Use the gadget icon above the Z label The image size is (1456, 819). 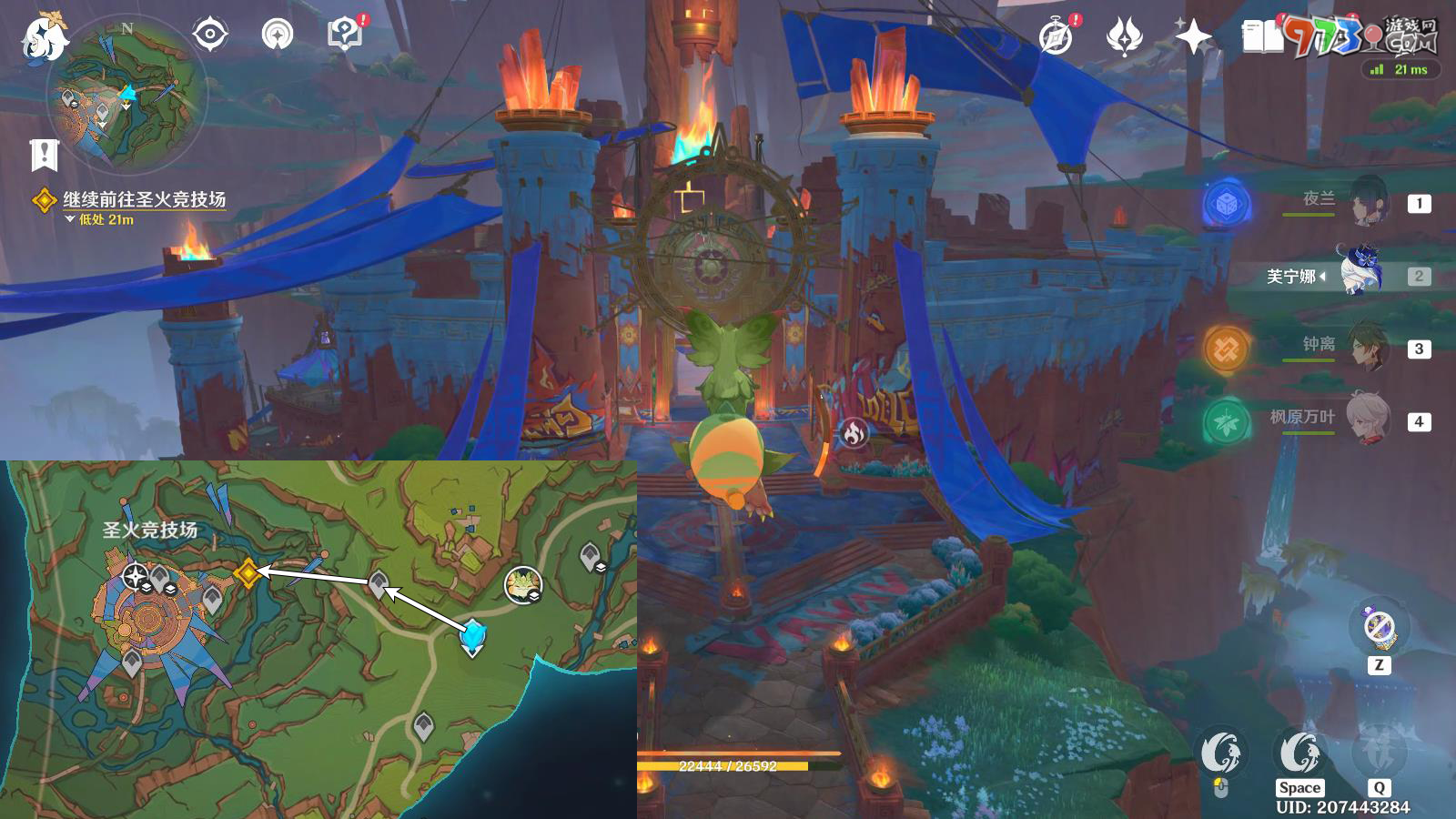tap(1379, 626)
